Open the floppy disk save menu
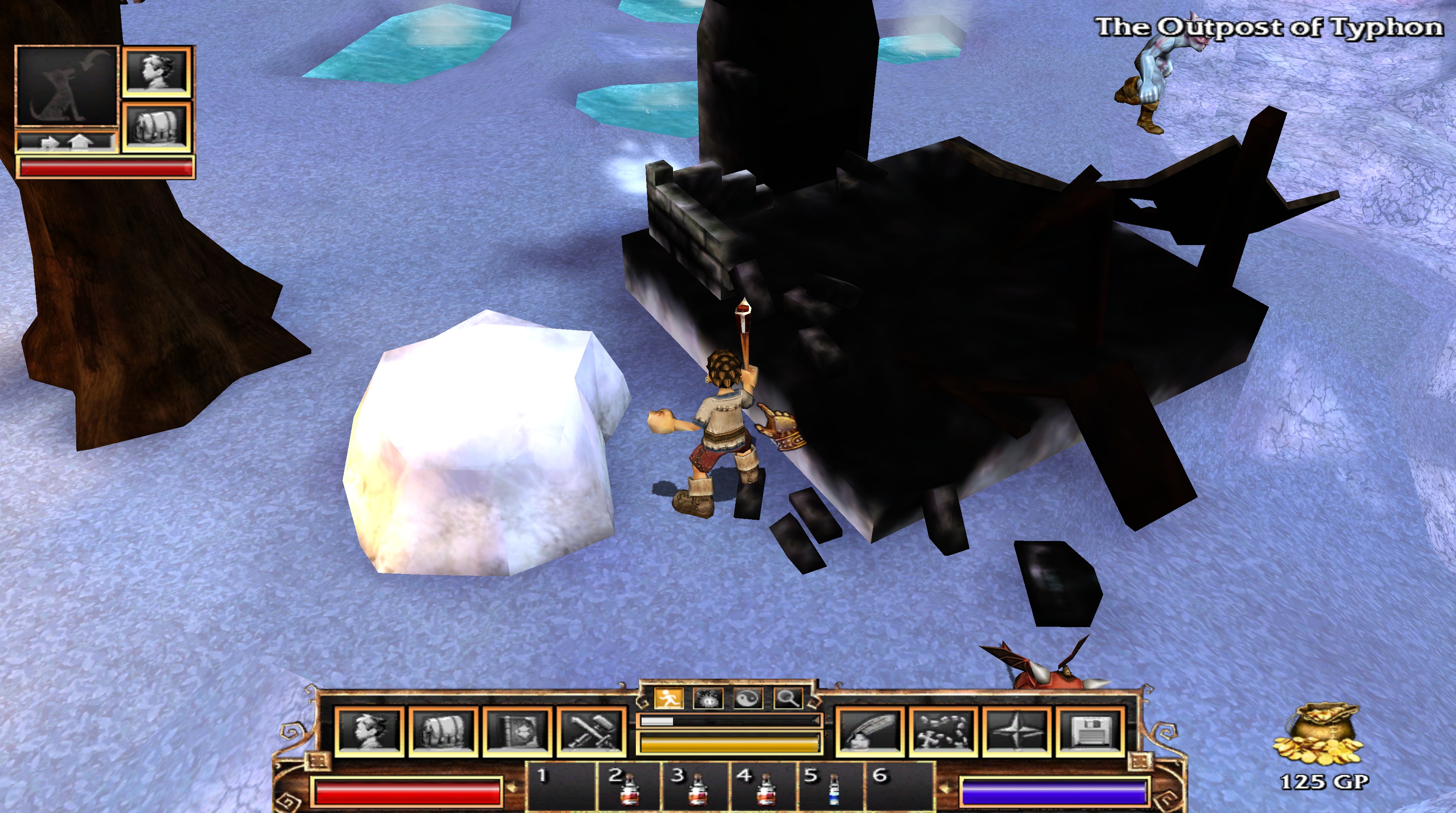This screenshot has width=1456, height=813. point(1090,730)
